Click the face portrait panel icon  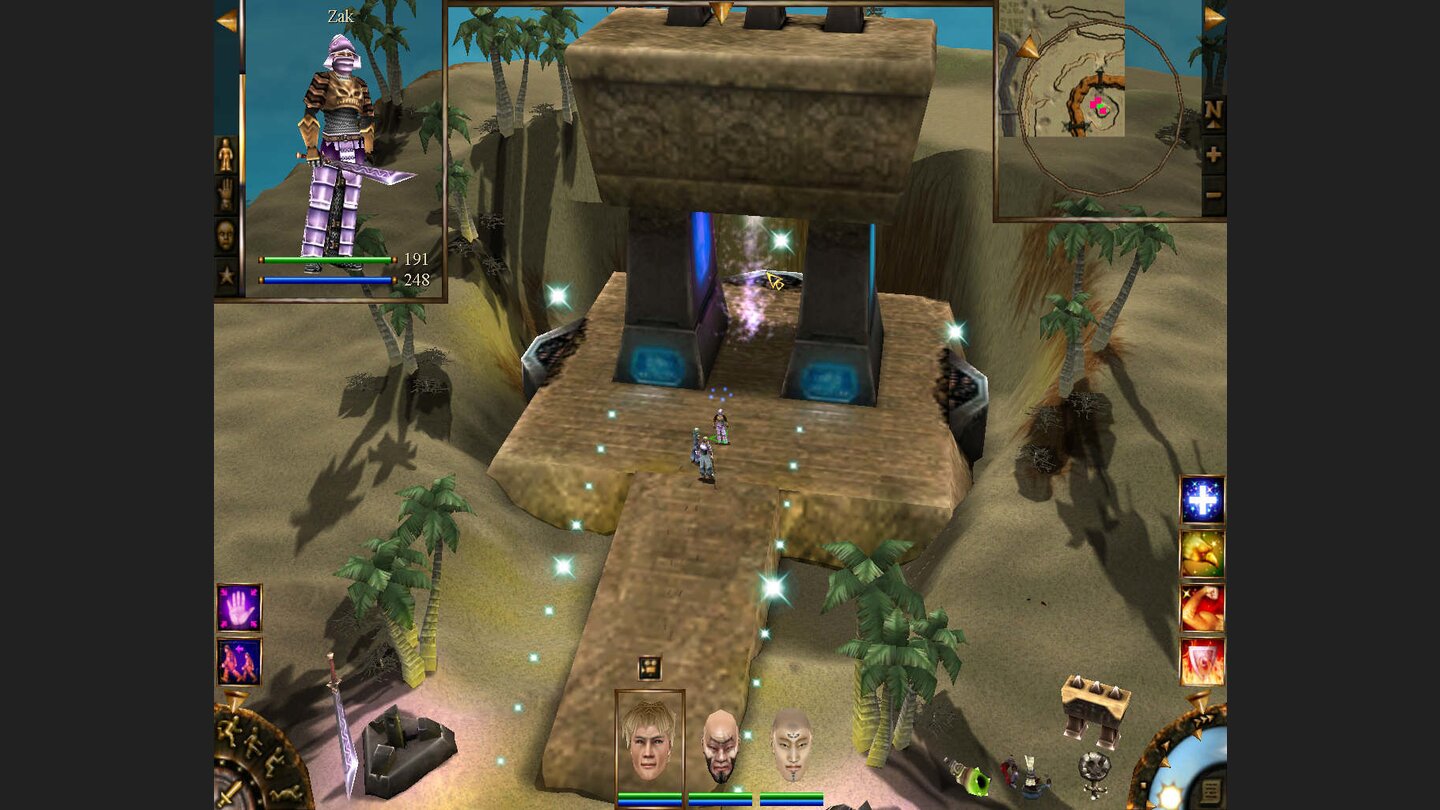(x=225, y=238)
